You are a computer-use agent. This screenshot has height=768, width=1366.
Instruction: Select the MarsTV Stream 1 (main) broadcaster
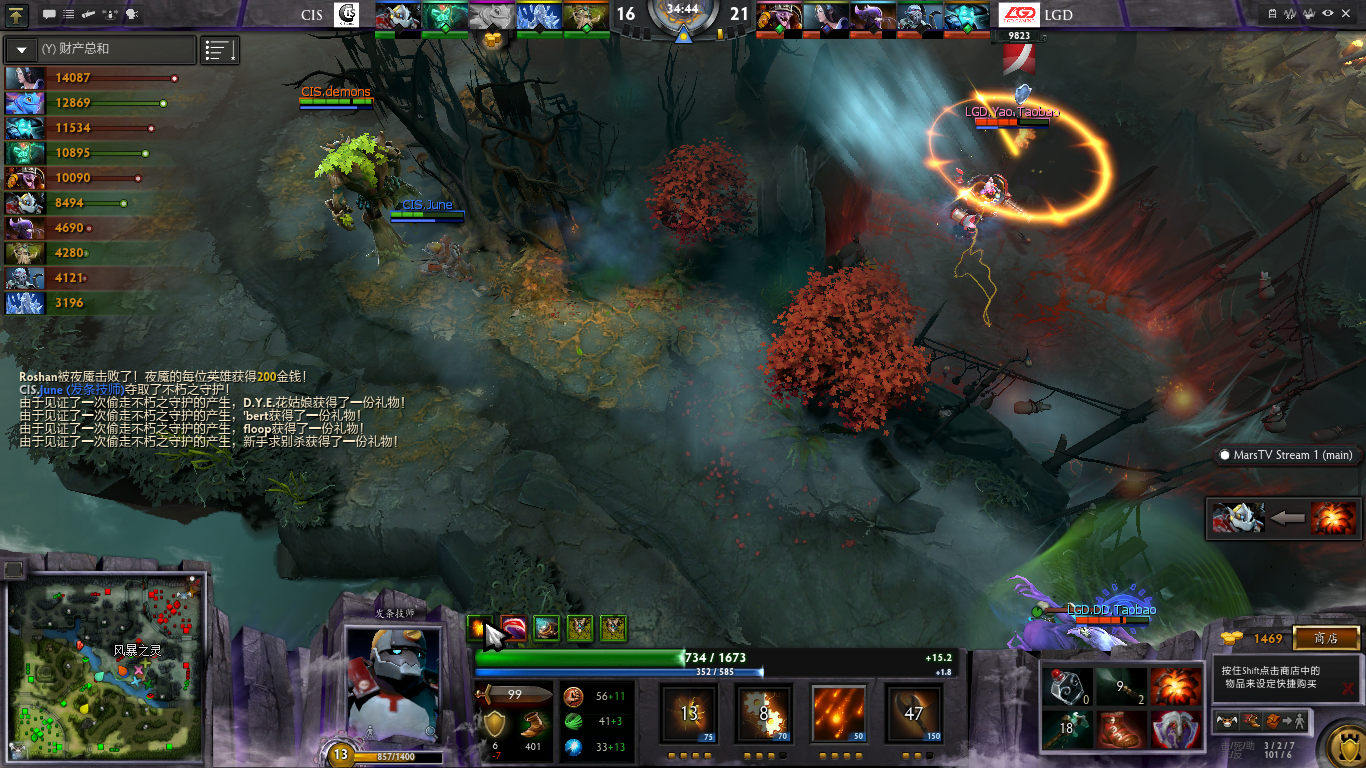(x=1285, y=455)
